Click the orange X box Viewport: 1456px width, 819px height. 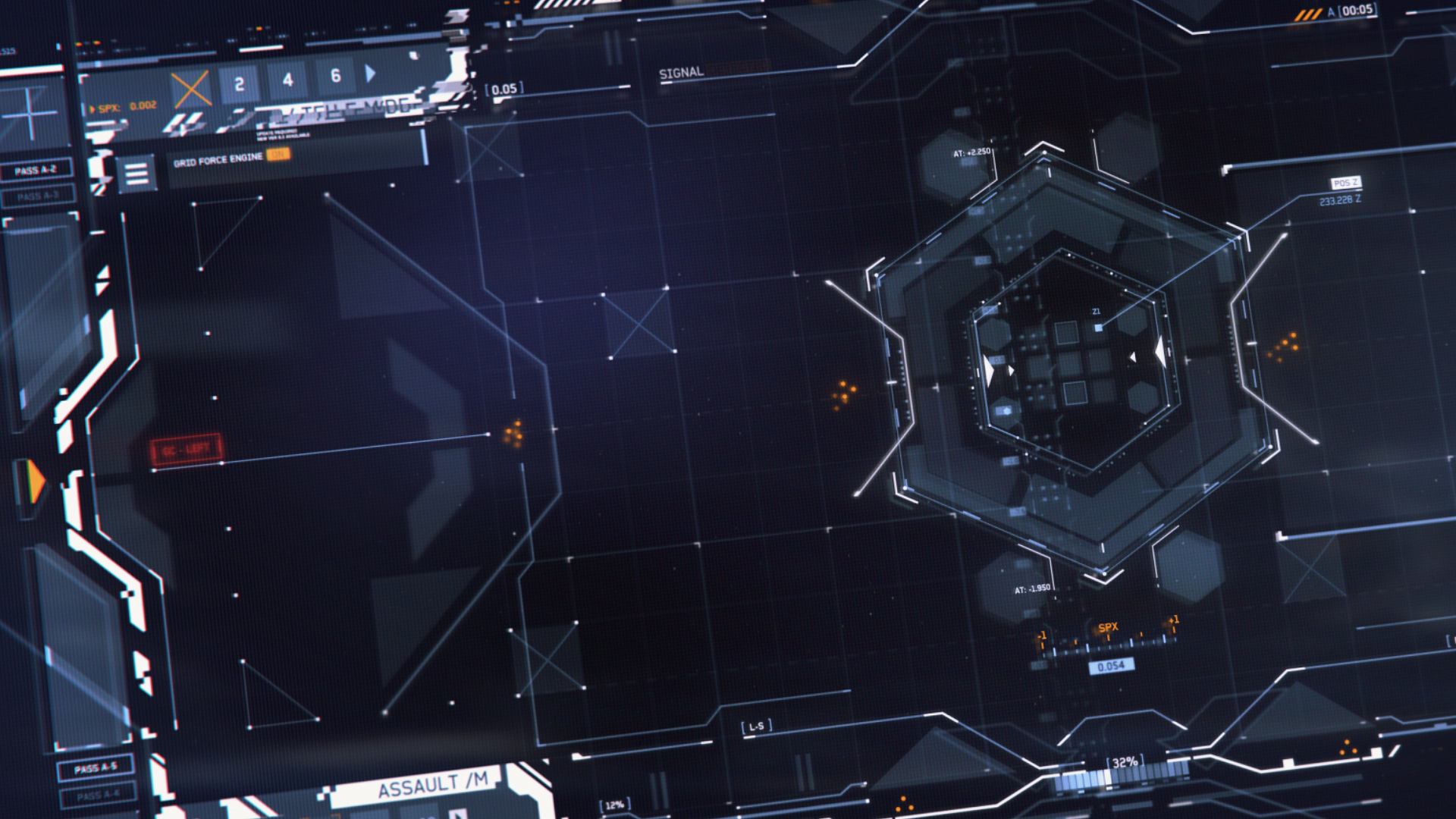(x=191, y=89)
